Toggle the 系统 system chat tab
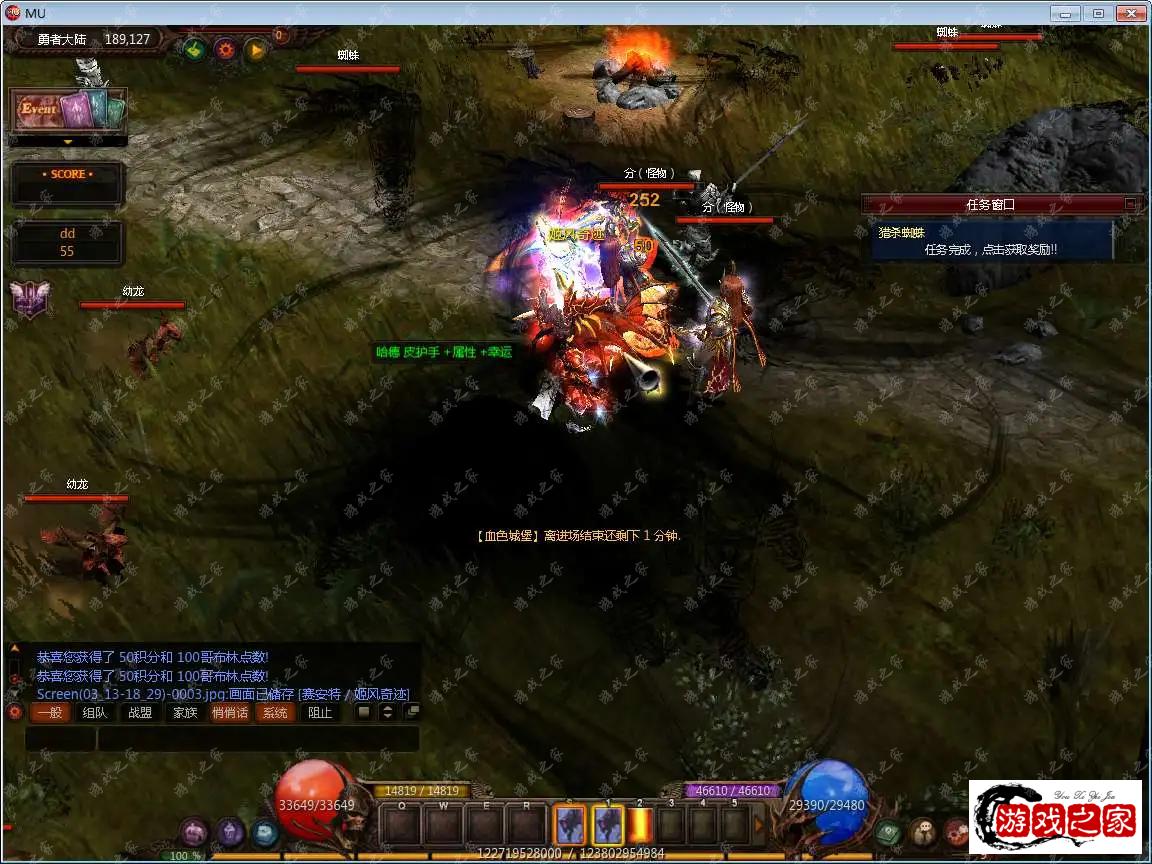The image size is (1152, 864). point(275,713)
